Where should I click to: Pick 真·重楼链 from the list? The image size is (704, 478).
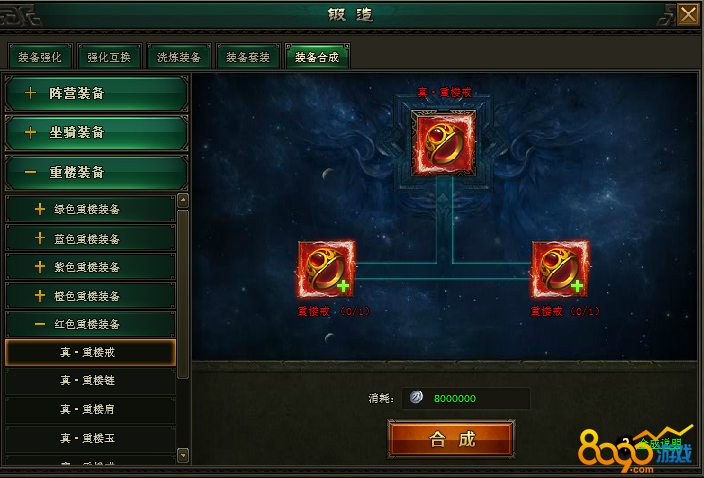90,381
